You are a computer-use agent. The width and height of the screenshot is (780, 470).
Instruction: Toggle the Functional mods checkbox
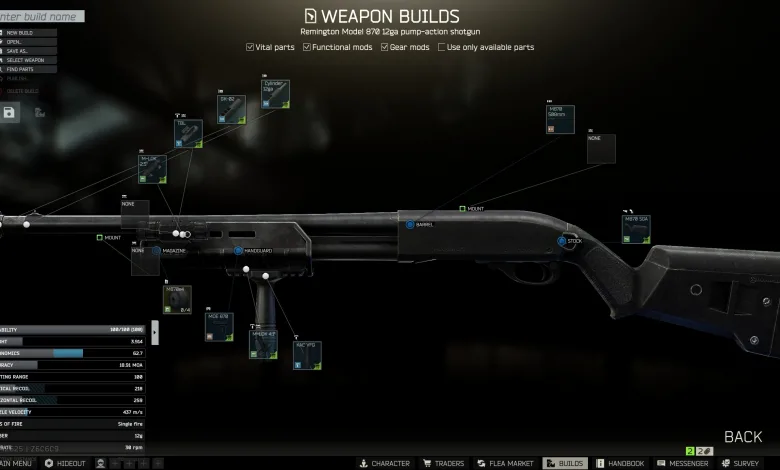click(x=306, y=47)
